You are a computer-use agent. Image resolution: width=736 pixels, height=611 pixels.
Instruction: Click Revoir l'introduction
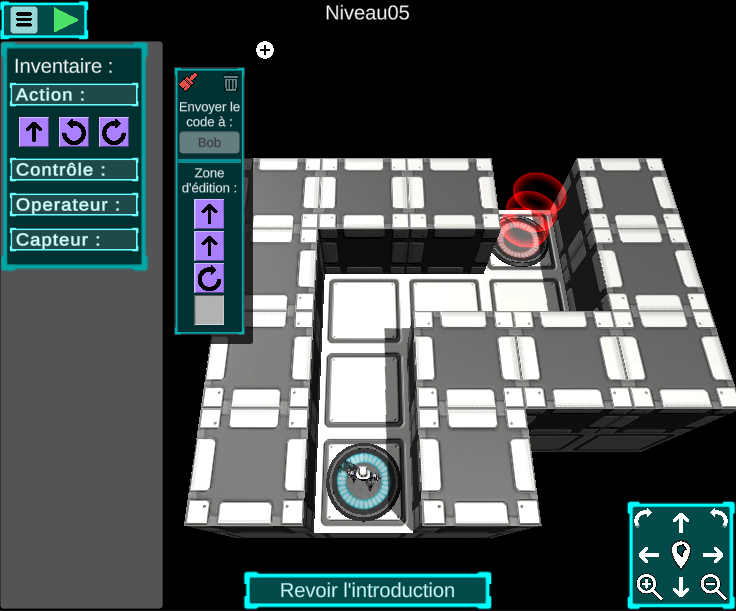[367, 590]
